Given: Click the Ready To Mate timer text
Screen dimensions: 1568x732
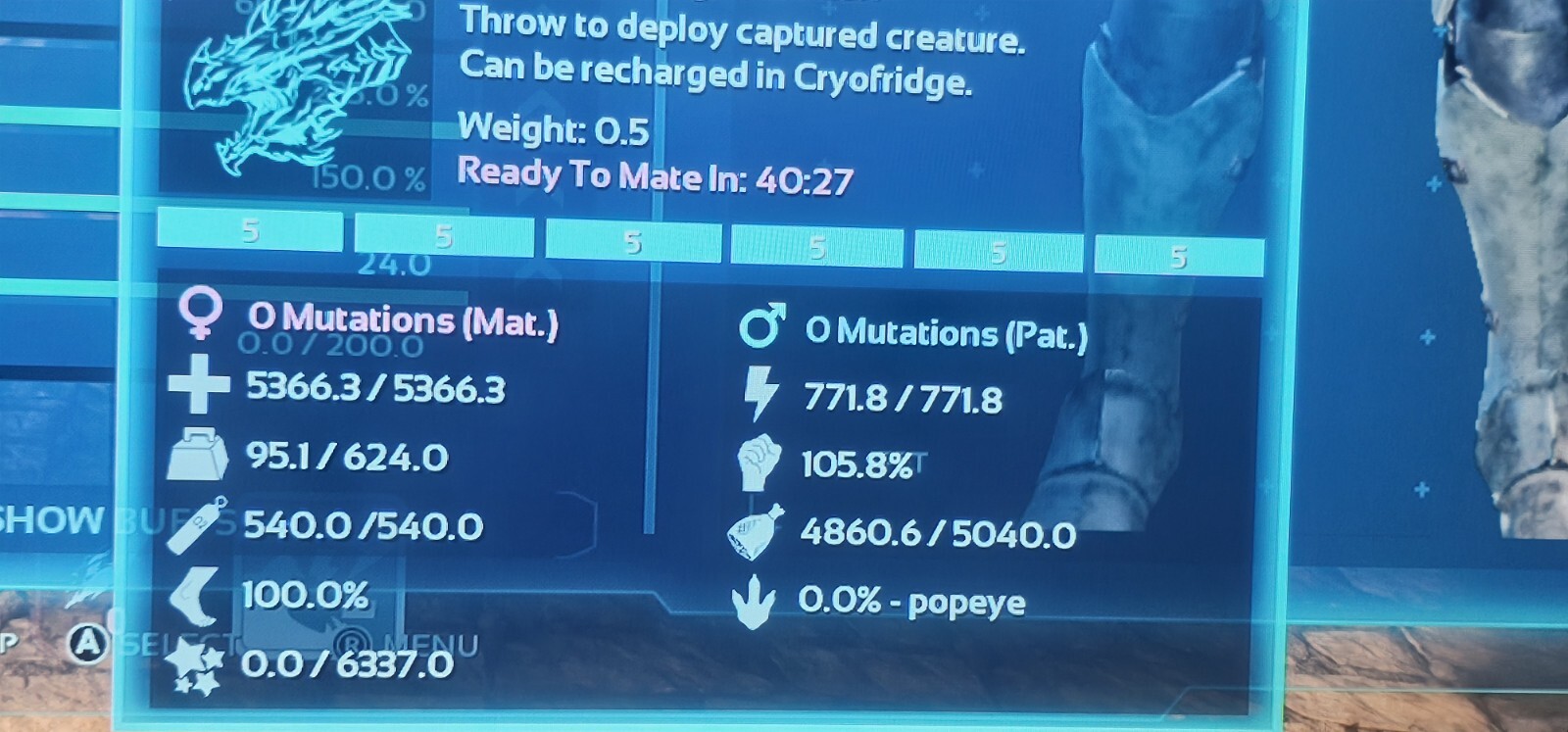Looking at the screenshot, I should click(657, 176).
